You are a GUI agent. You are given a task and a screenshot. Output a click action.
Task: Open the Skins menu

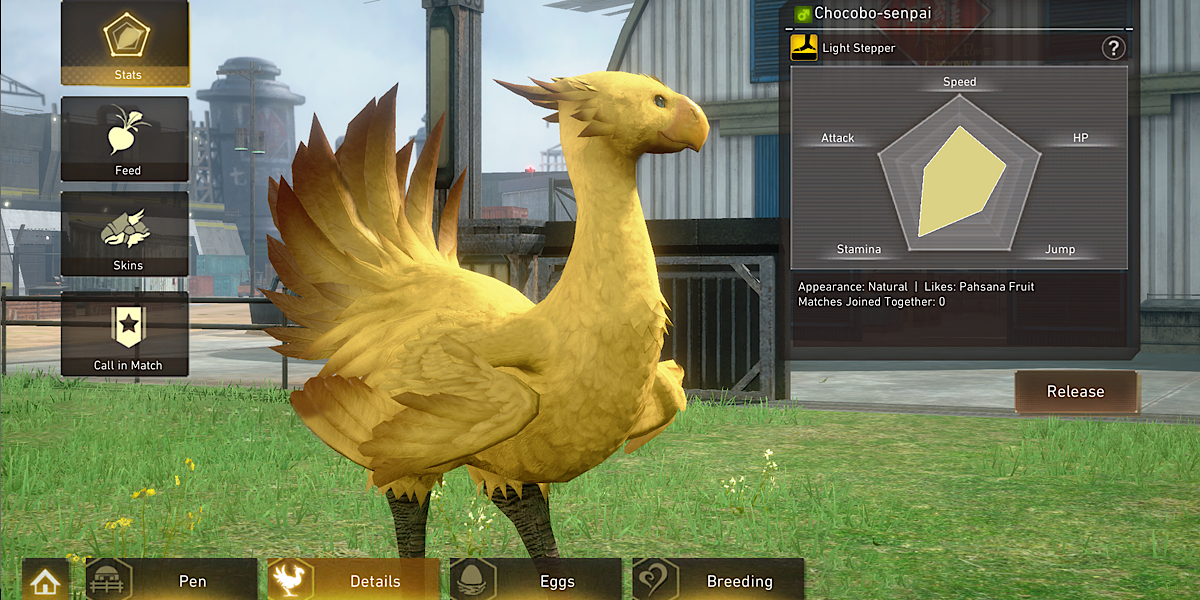(x=125, y=234)
